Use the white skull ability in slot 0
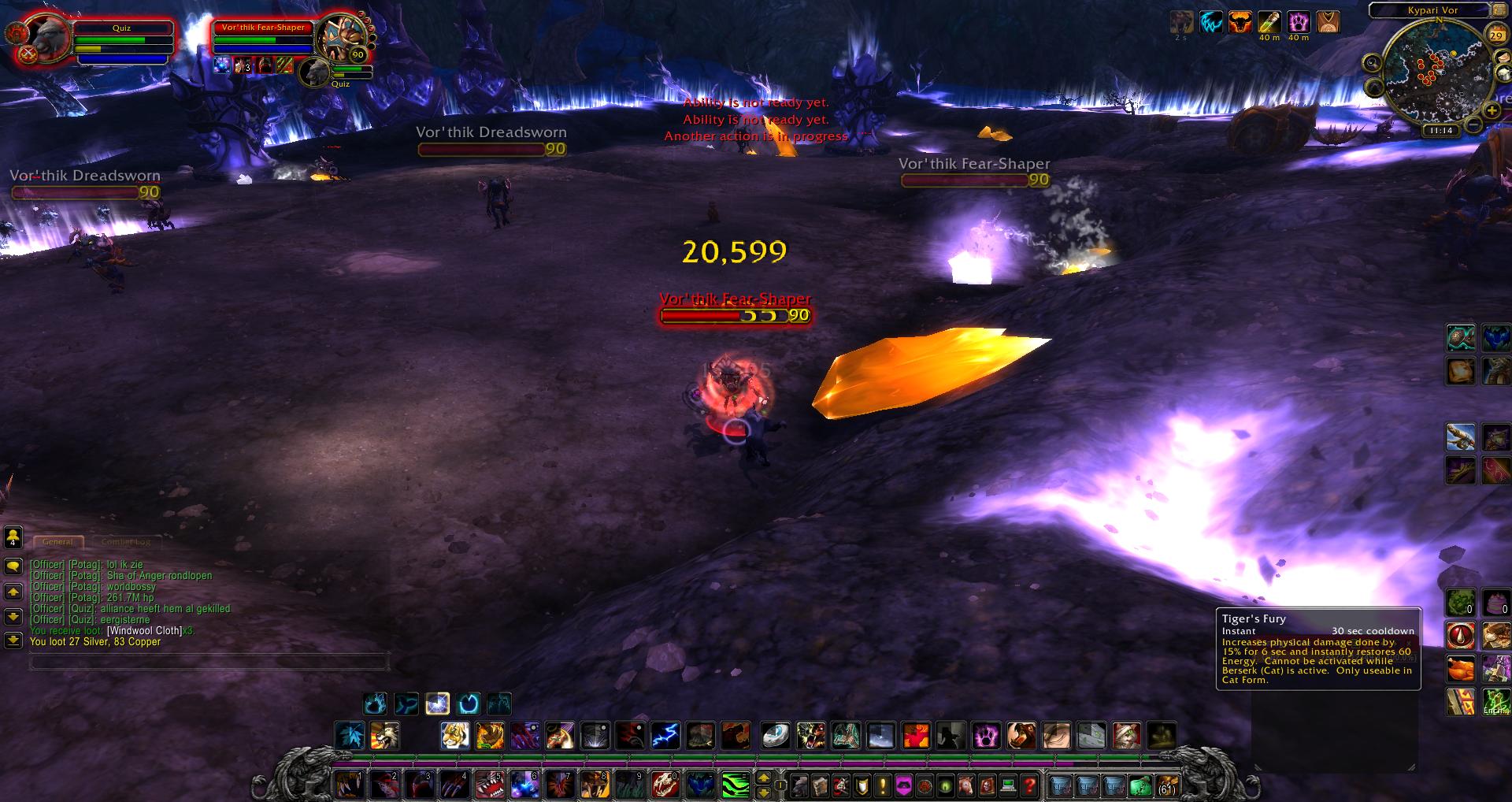 [x=664, y=785]
